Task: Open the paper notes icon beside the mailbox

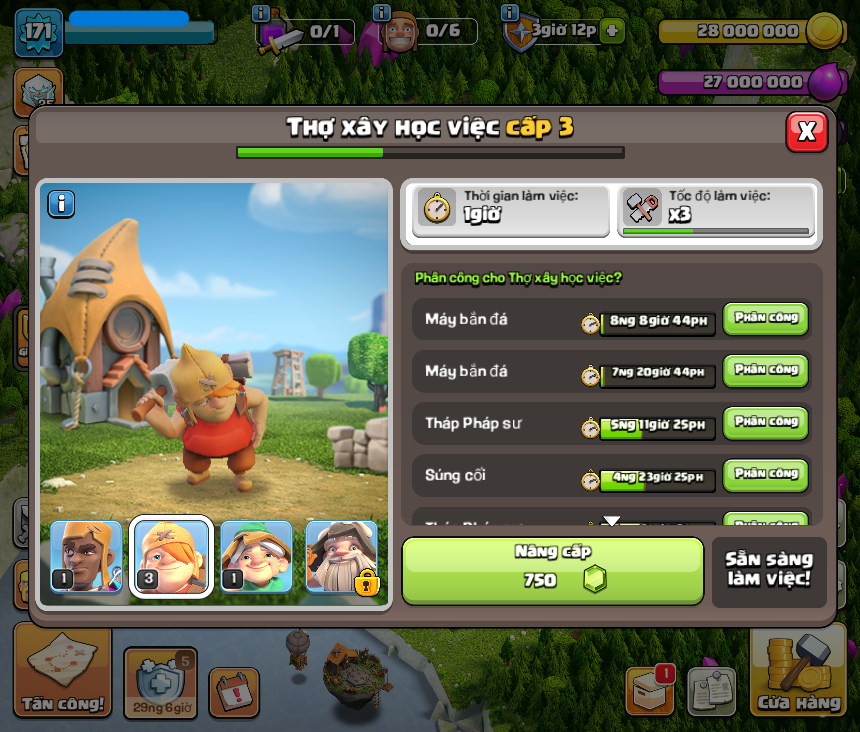Action: 712,691
